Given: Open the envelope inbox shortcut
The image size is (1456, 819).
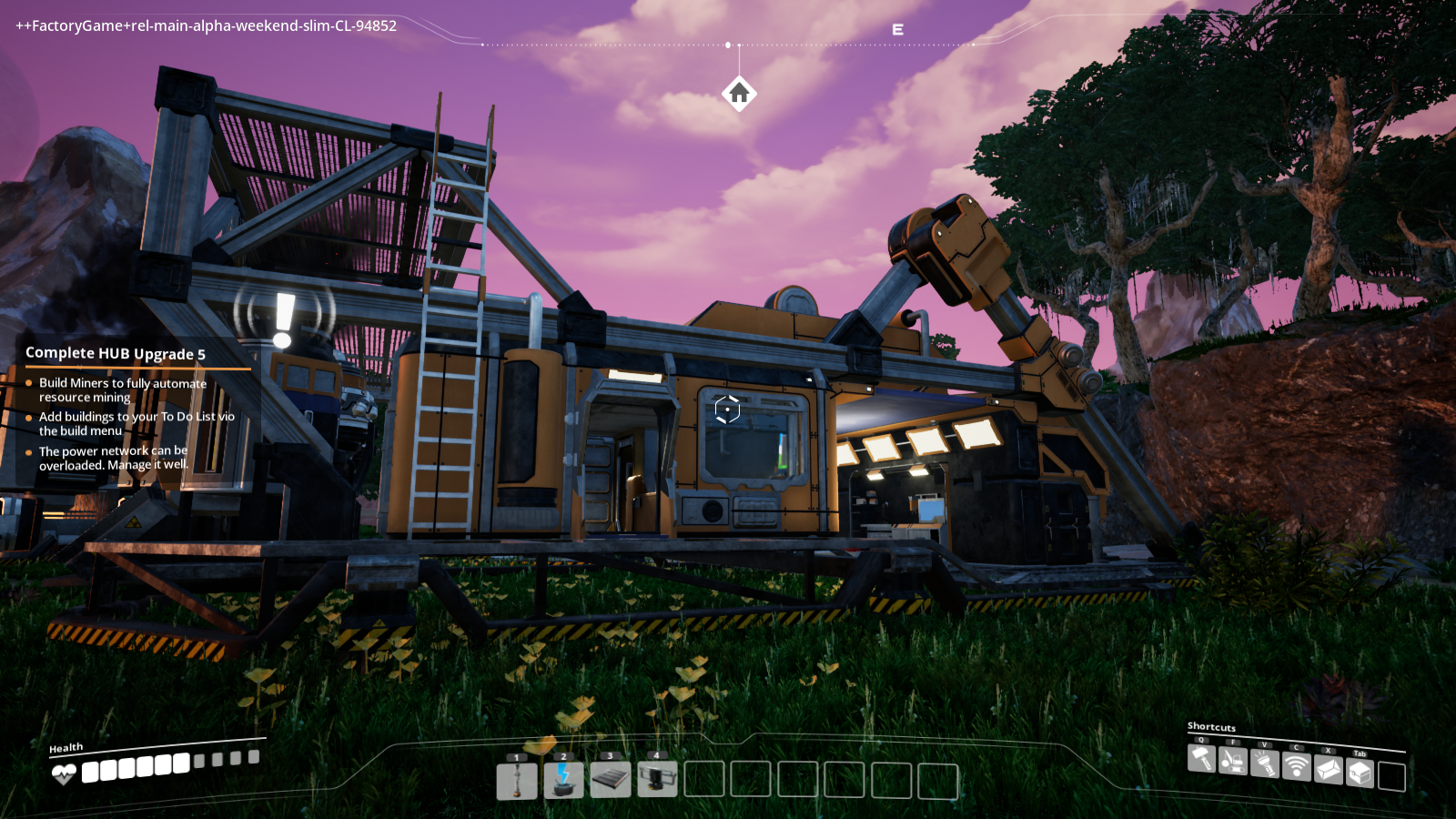Looking at the screenshot, I should pyautogui.click(x=1328, y=770).
